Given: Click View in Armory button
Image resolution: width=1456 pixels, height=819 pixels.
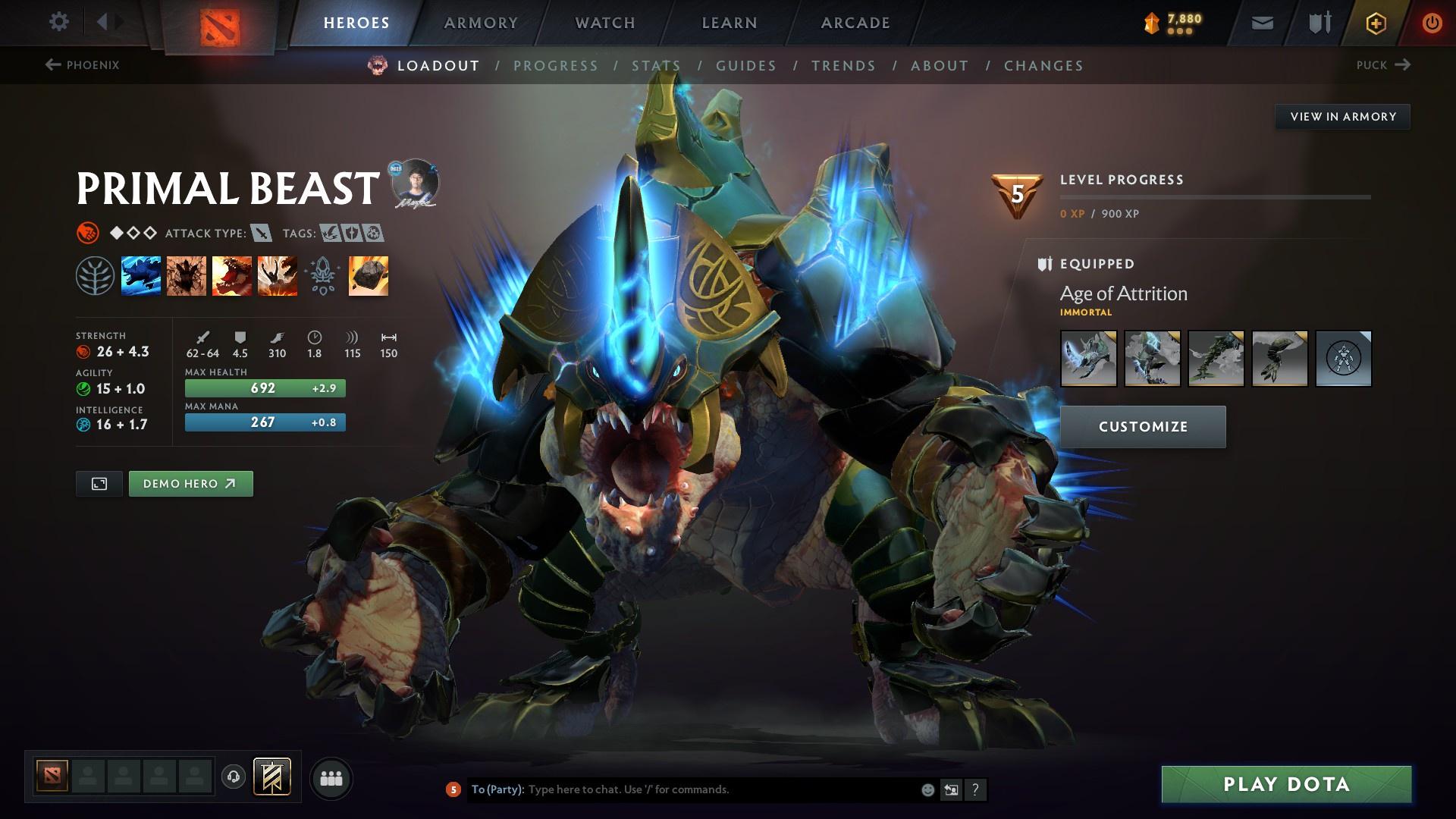Looking at the screenshot, I should (1342, 117).
